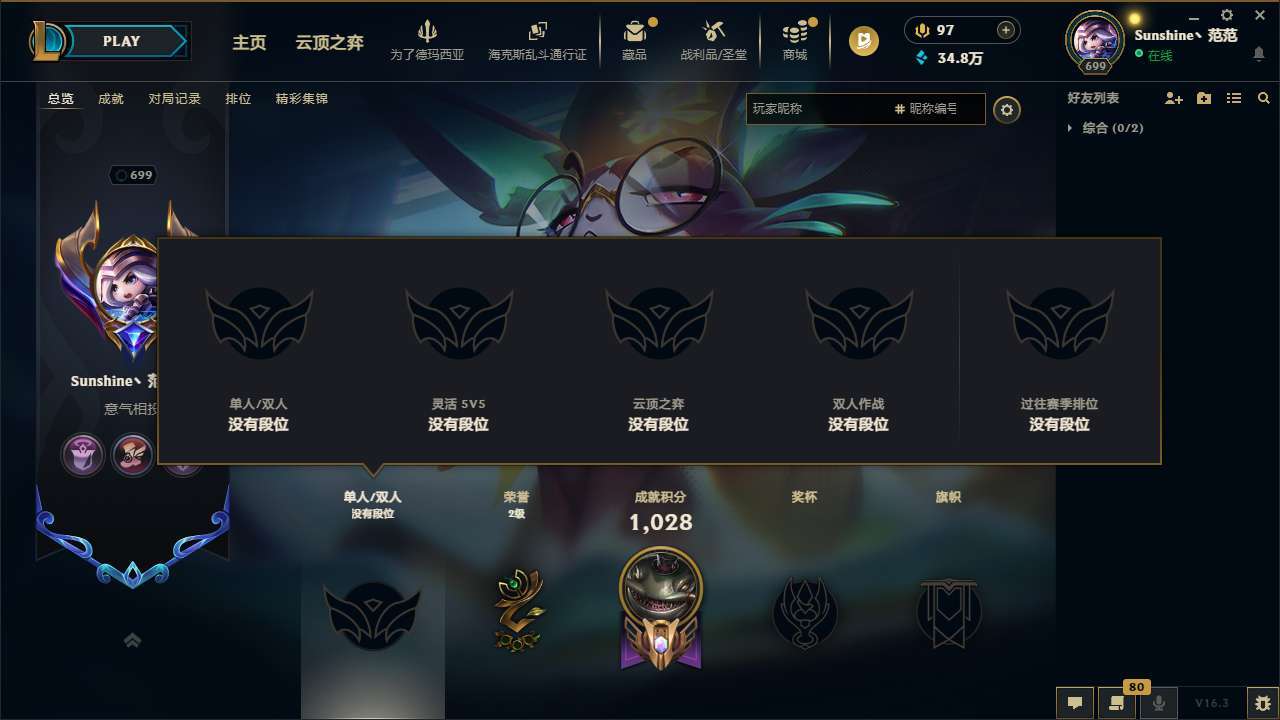This screenshot has width=1280, height=720.
Task: Switch to the 对局记录 tab
Action: coord(175,98)
